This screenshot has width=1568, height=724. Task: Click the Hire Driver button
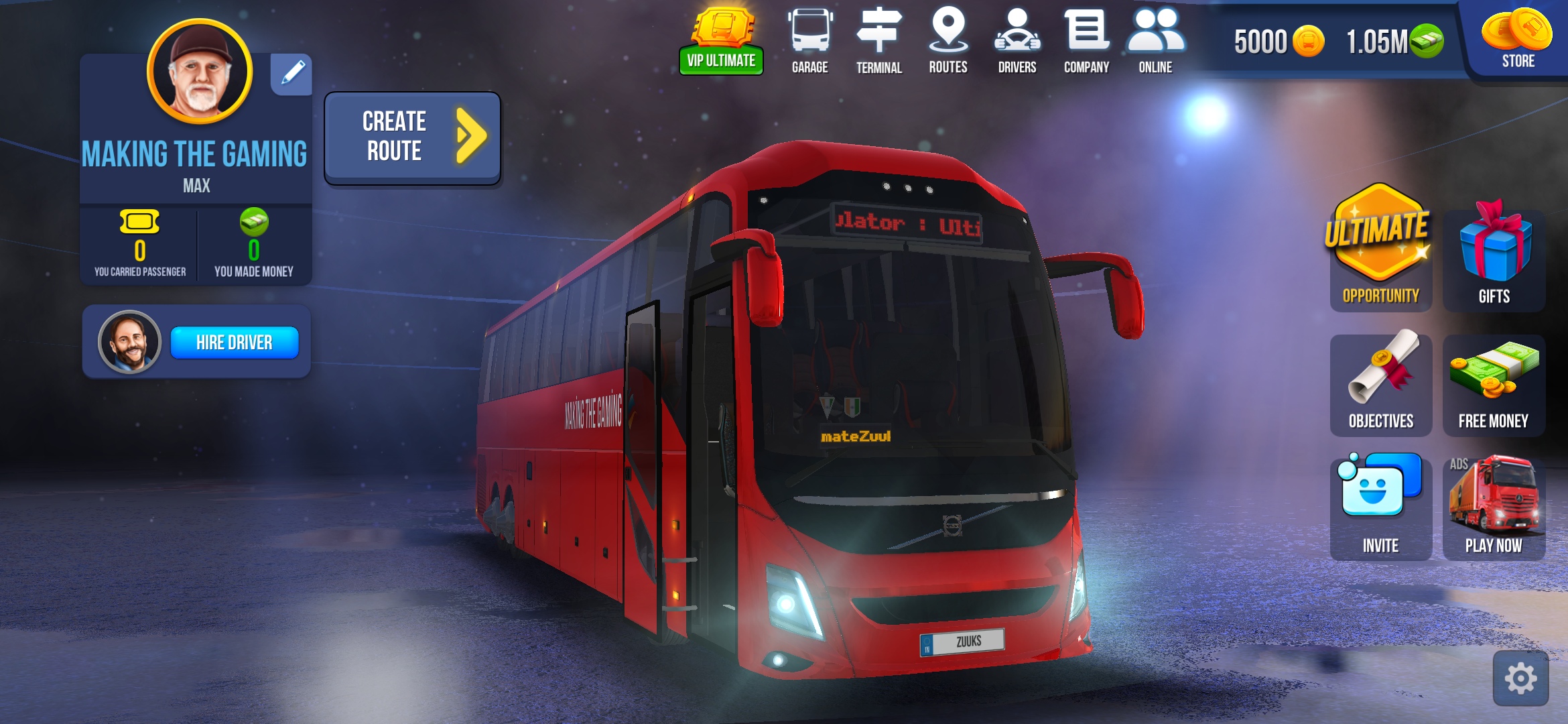pos(234,343)
